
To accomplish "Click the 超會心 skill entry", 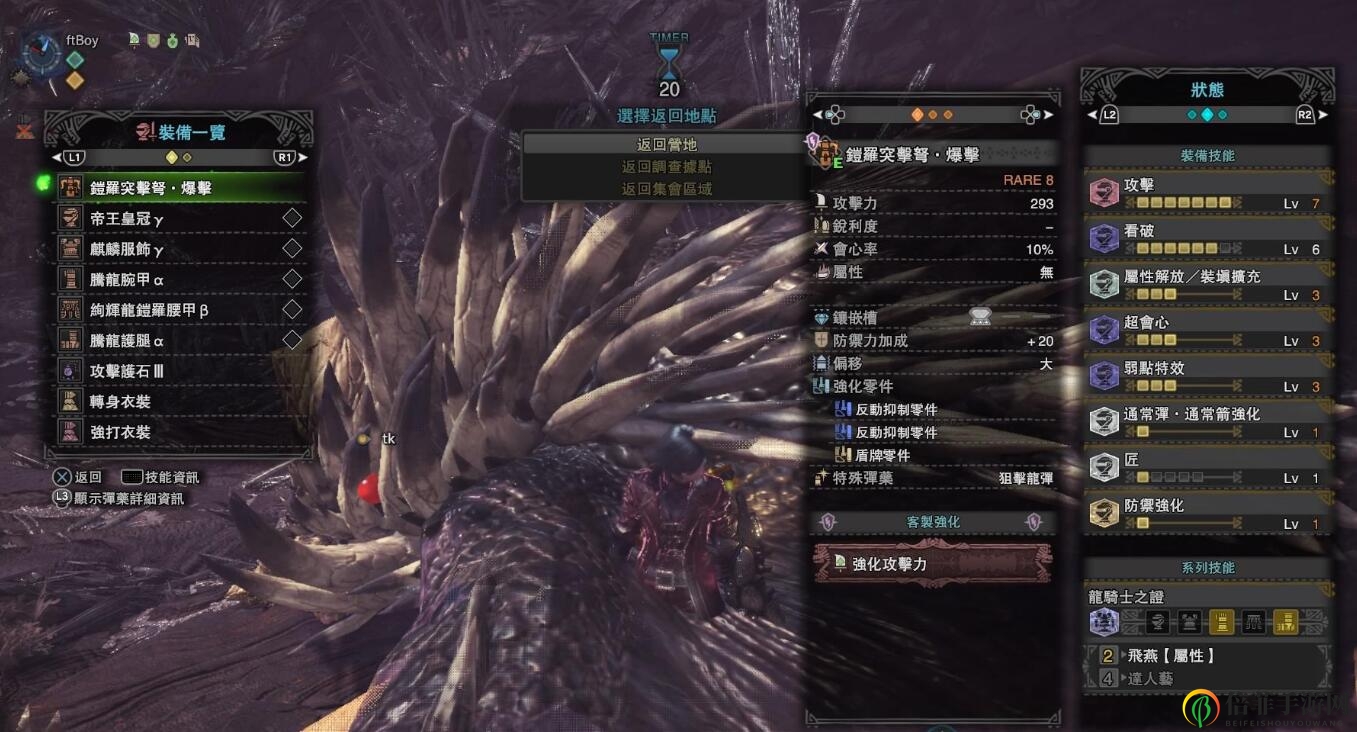I will [x=1208, y=330].
